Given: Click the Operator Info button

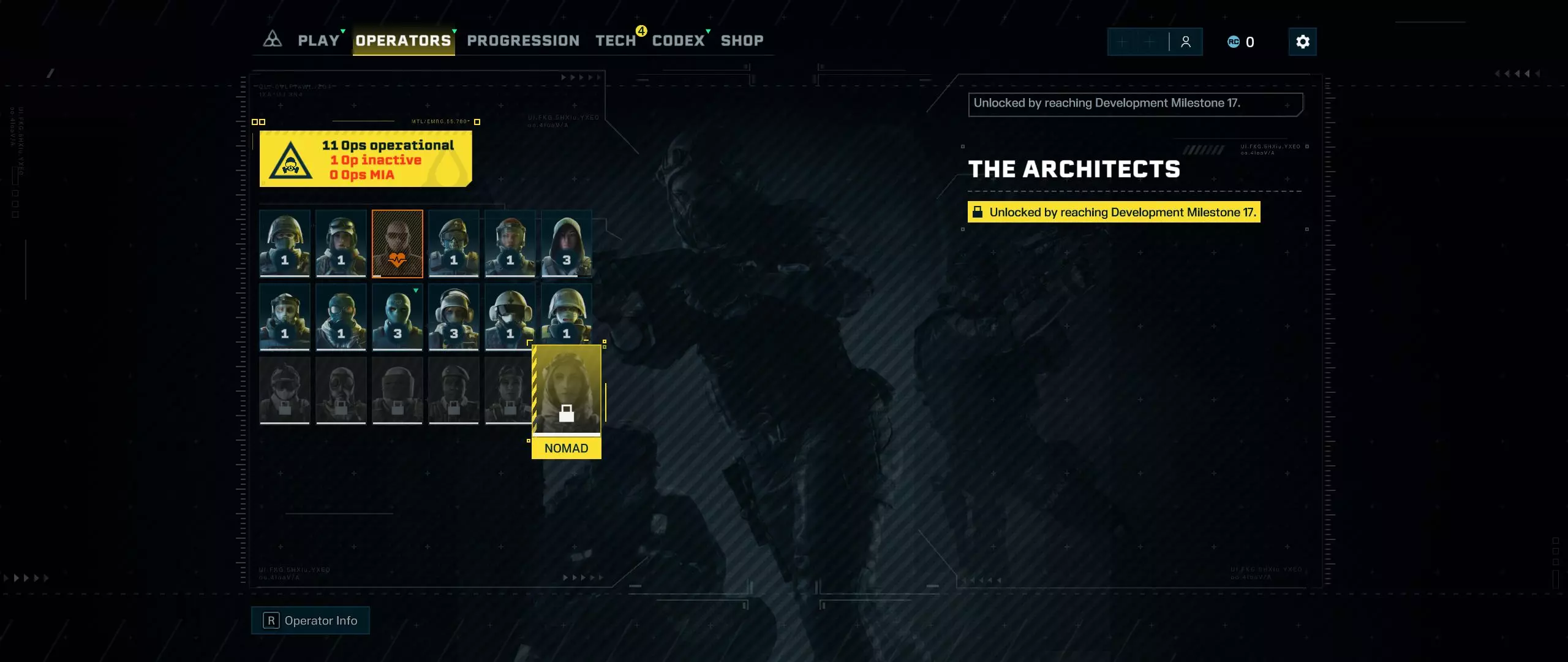Looking at the screenshot, I should tap(311, 620).
